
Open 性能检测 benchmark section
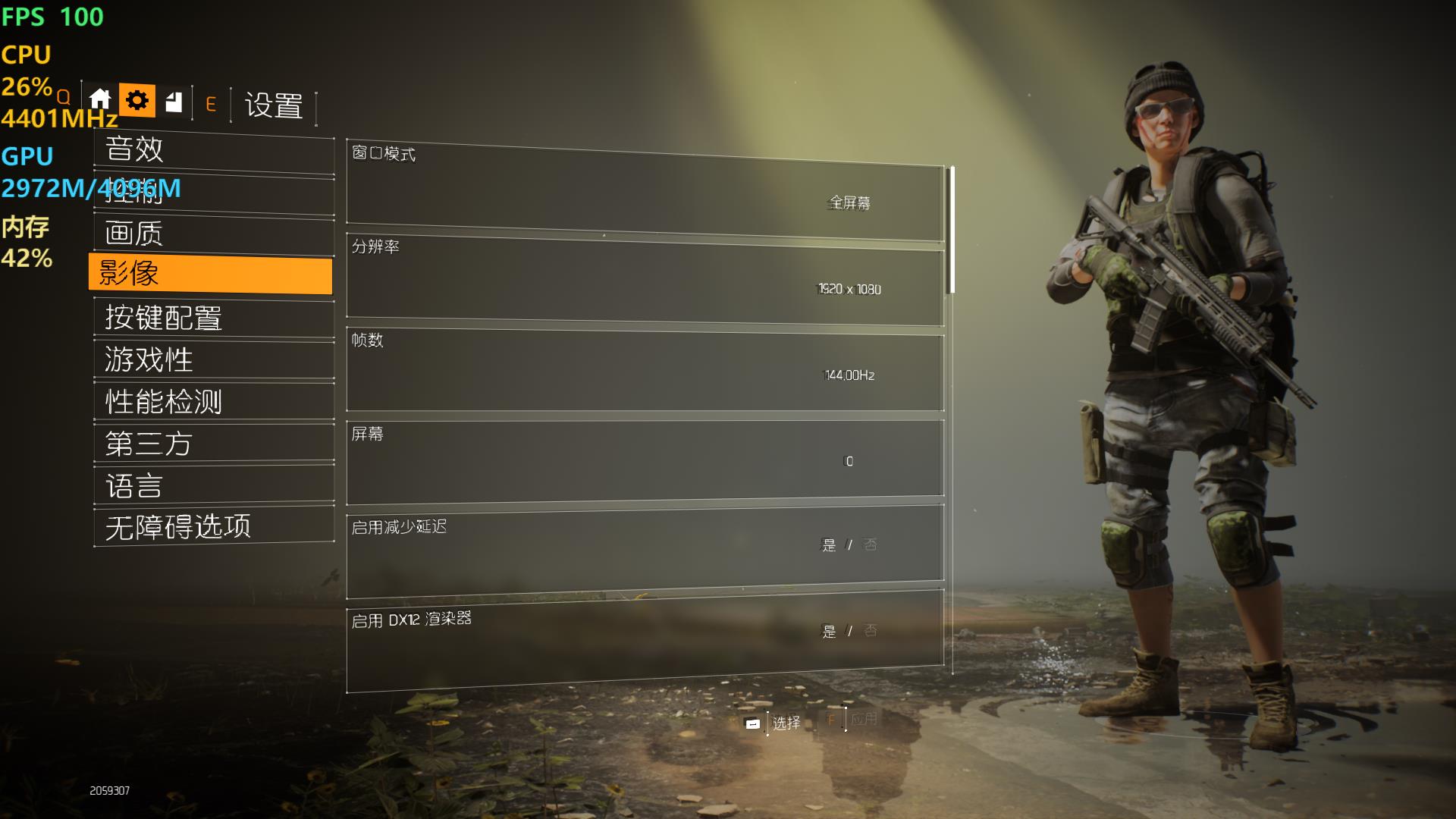pyautogui.click(x=213, y=402)
